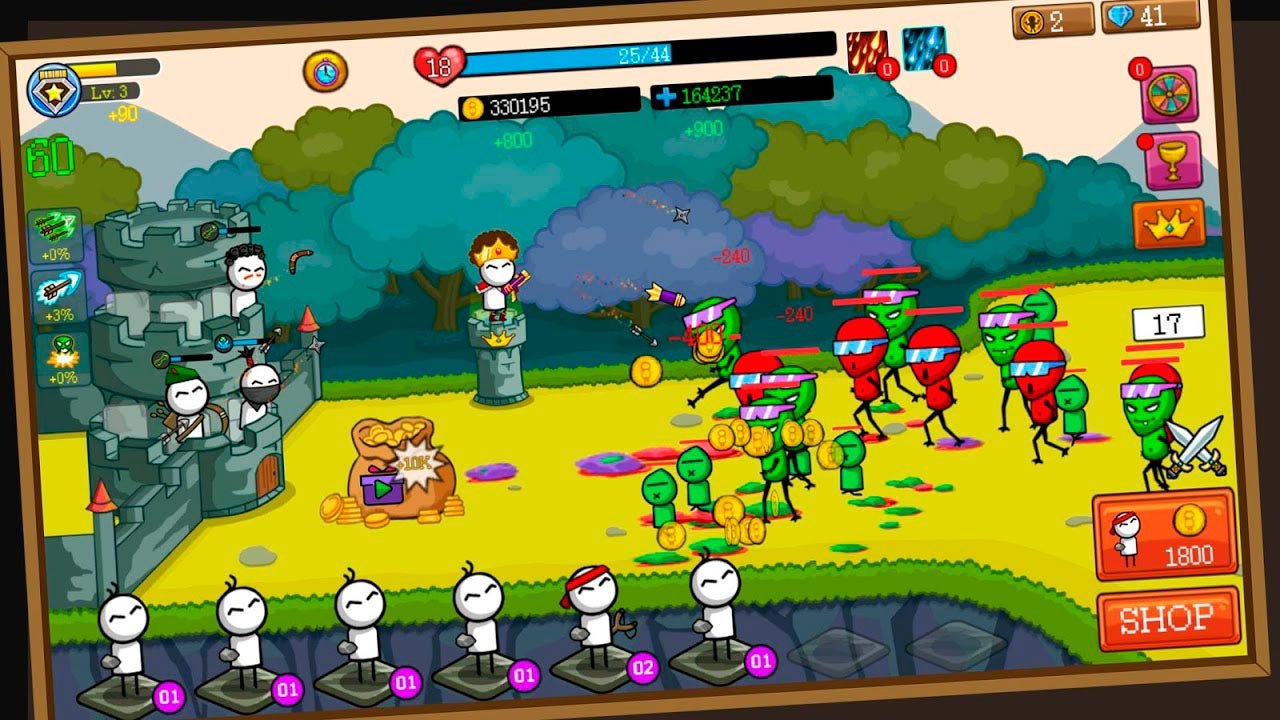The height and width of the screenshot is (720, 1280).
Task: Activate the red fire rain skill
Action: [x=866, y=52]
